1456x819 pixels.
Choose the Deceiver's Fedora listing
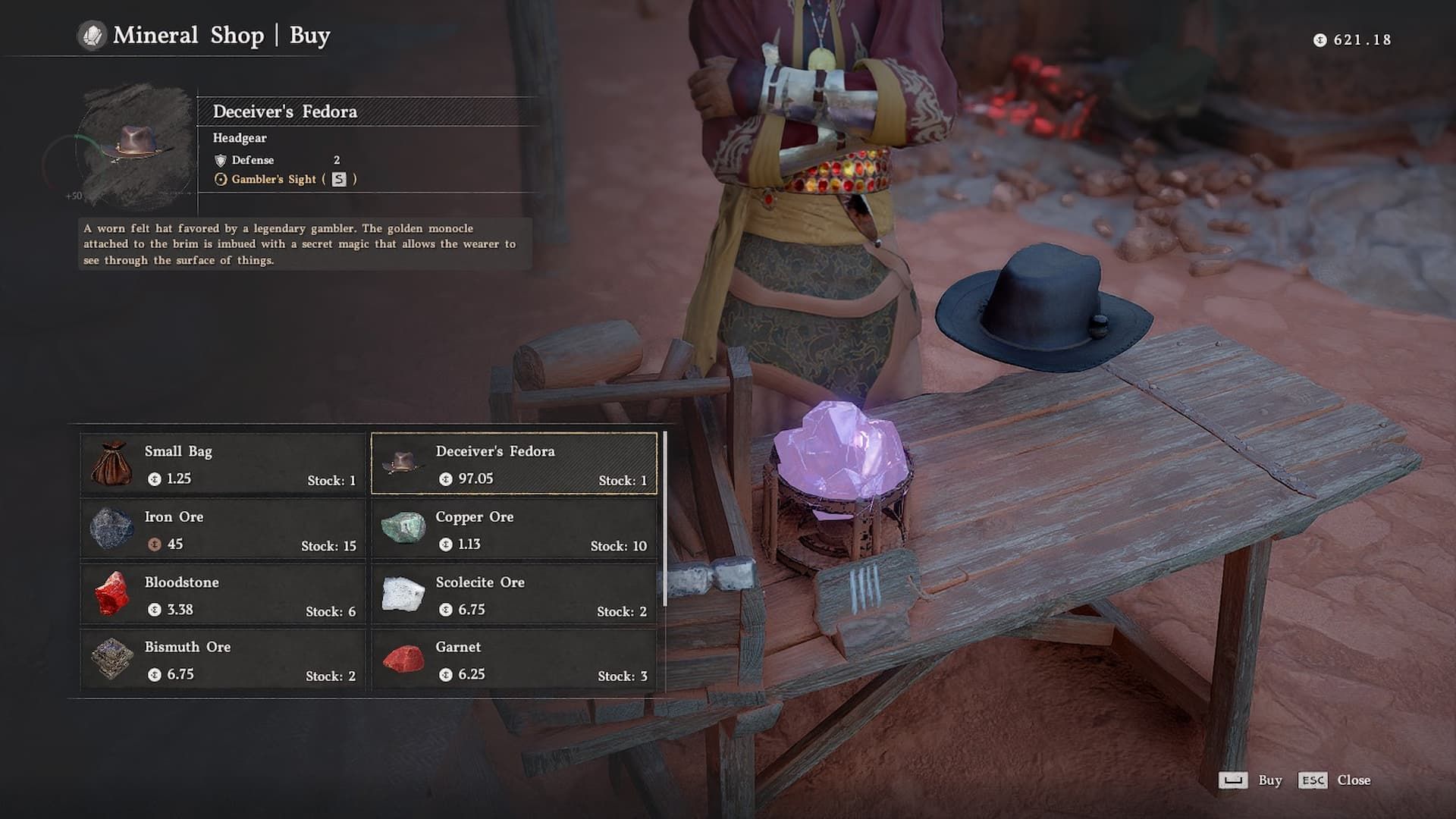tap(514, 464)
